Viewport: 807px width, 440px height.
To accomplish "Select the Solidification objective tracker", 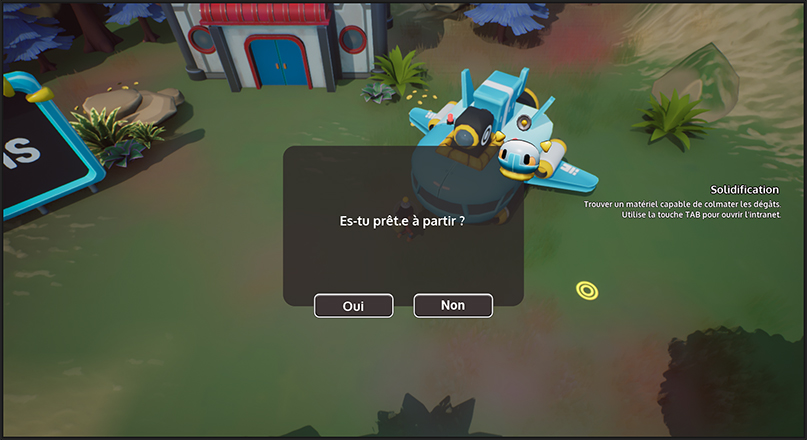I will (743, 189).
